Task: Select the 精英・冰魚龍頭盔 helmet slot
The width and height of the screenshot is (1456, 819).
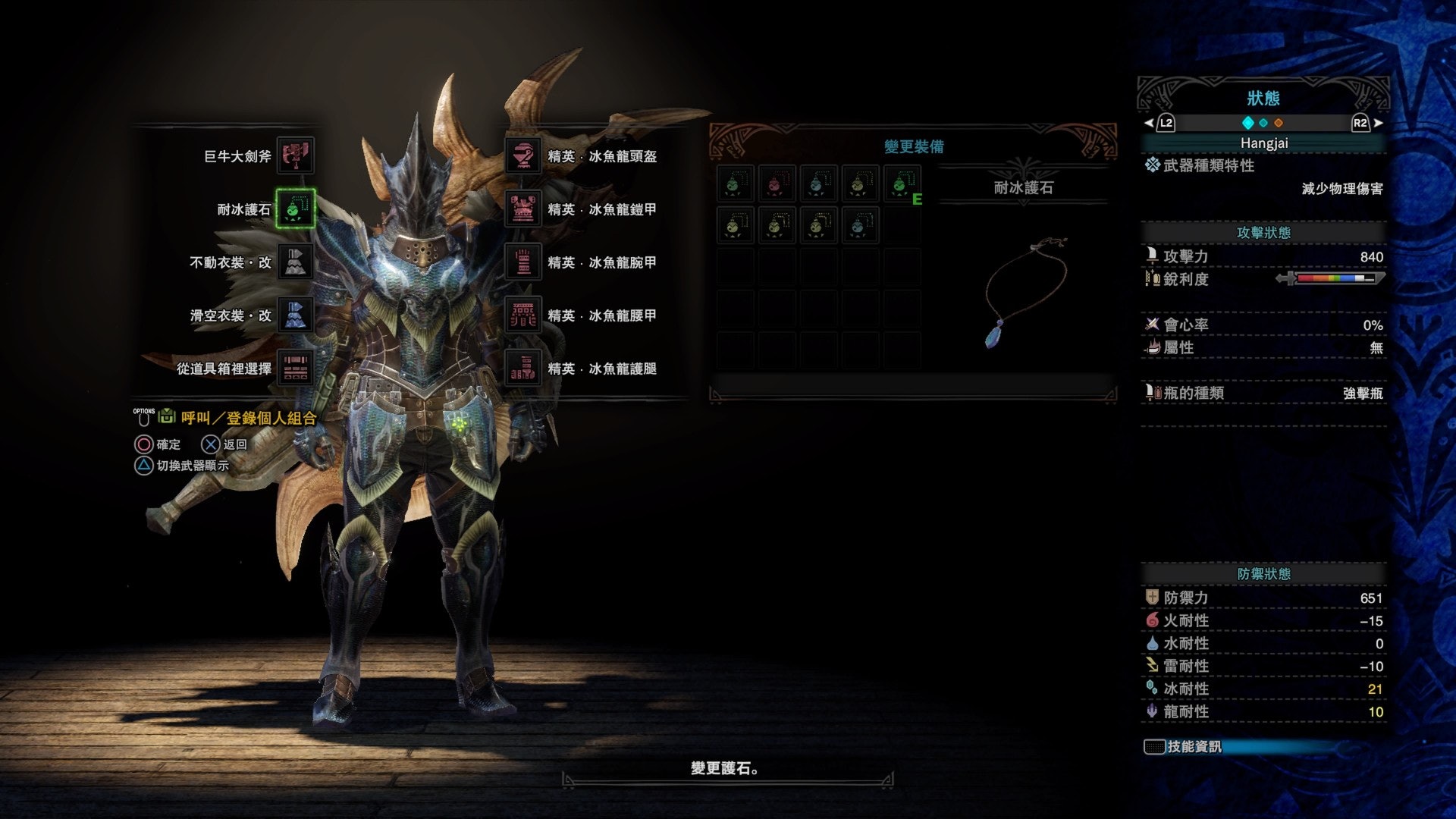Action: click(523, 156)
